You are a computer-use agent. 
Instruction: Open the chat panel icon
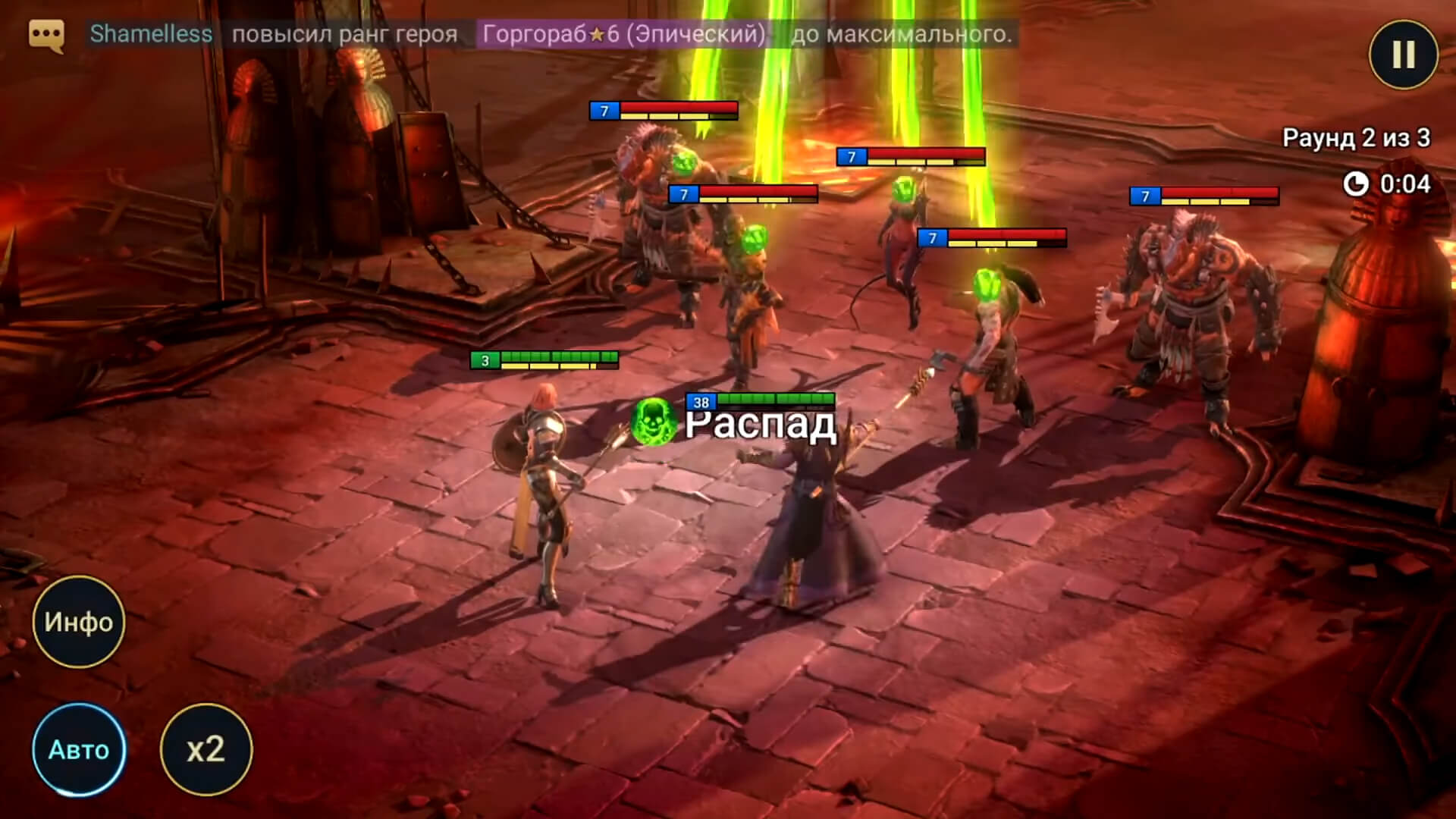click(x=48, y=34)
